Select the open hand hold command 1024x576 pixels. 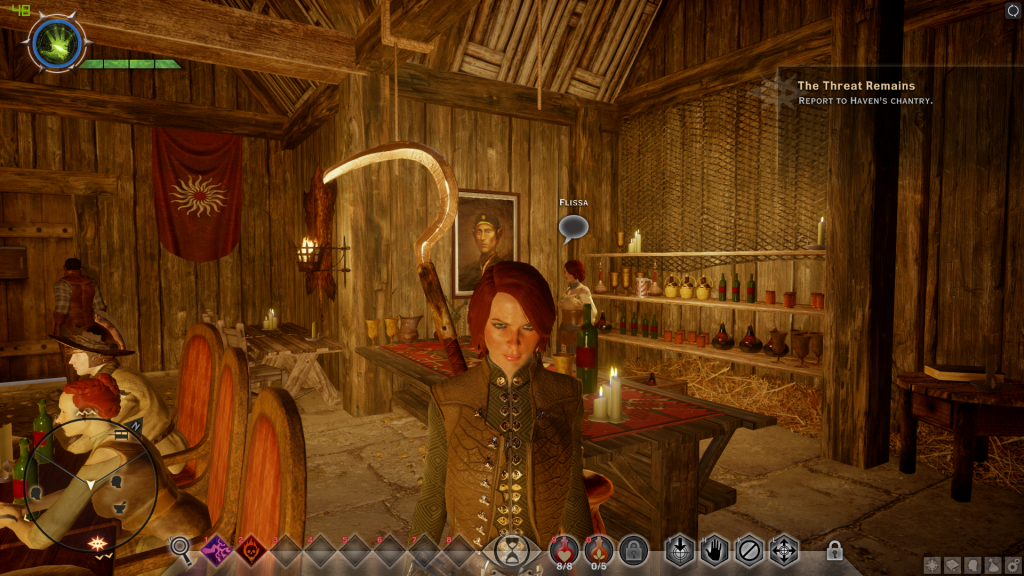(713, 550)
